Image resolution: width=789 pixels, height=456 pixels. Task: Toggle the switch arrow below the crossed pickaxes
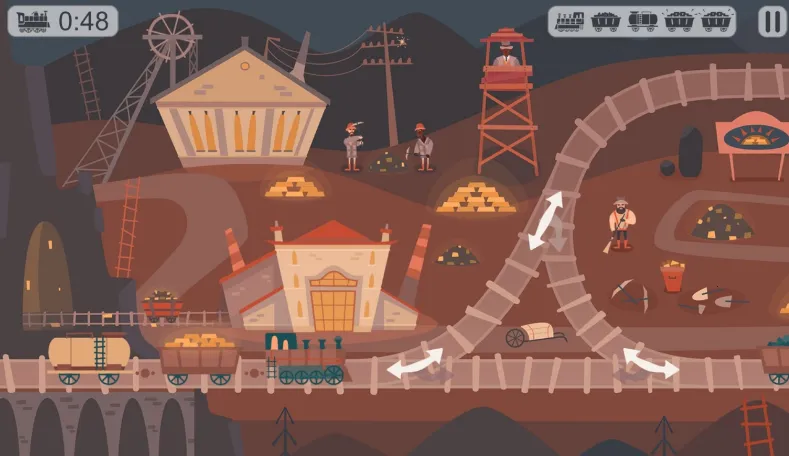(650, 363)
